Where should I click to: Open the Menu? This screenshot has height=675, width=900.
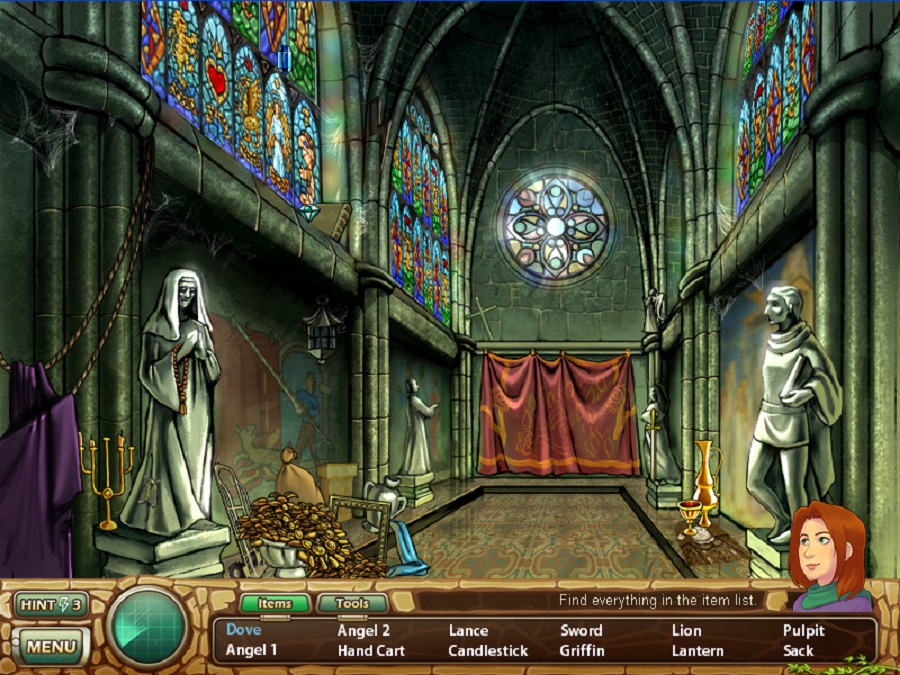tap(50, 646)
